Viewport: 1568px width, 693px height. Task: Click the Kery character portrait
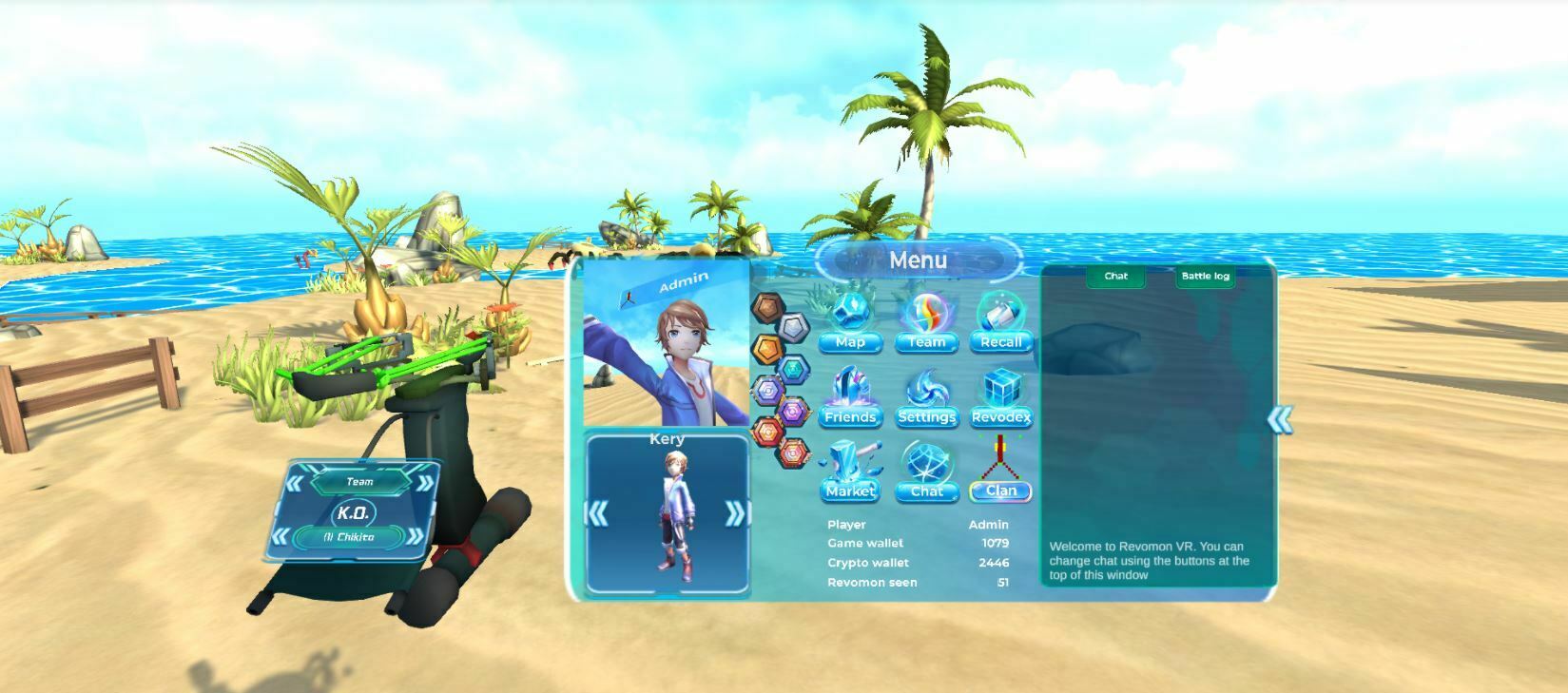[668, 518]
